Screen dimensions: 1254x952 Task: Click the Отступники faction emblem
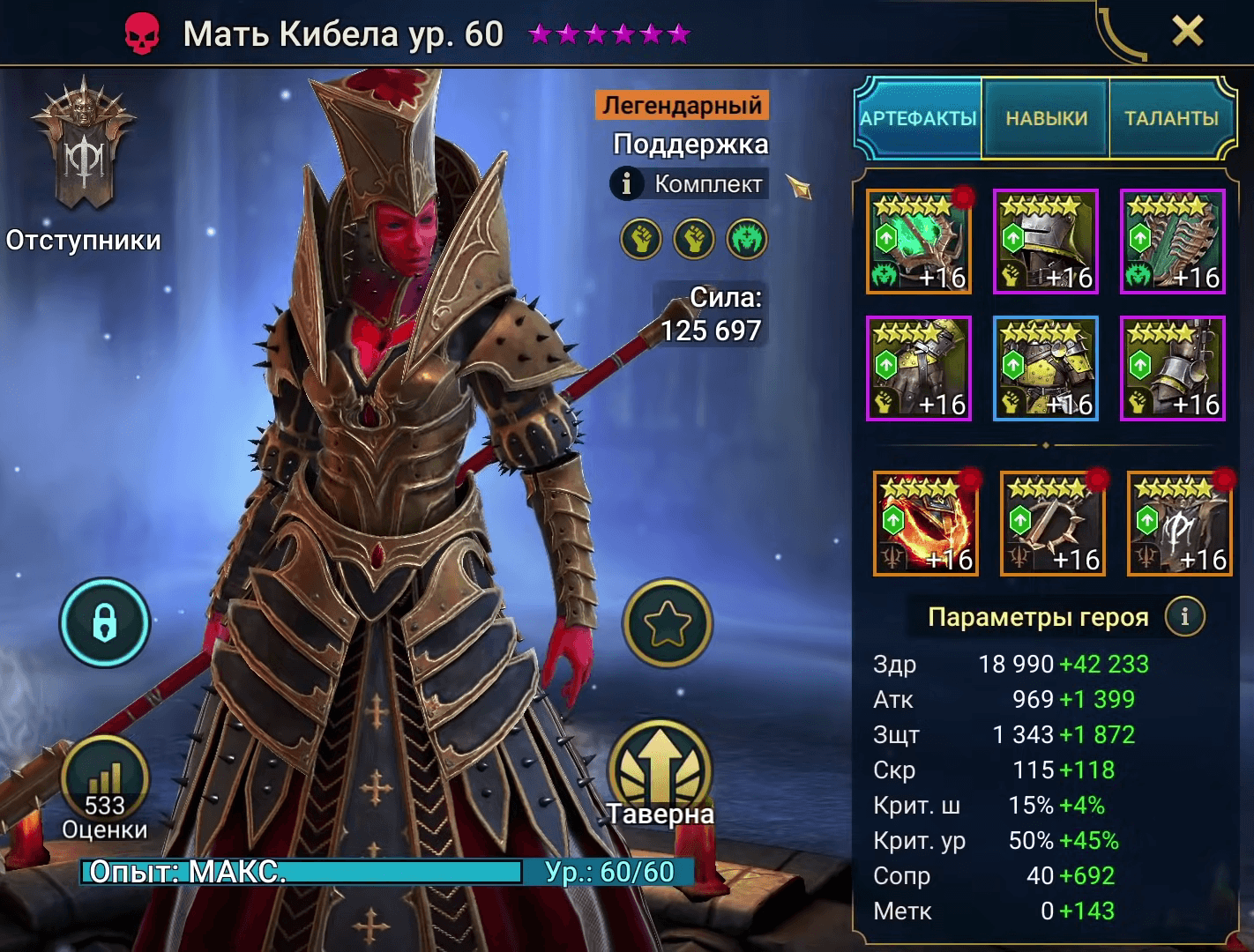[84, 159]
